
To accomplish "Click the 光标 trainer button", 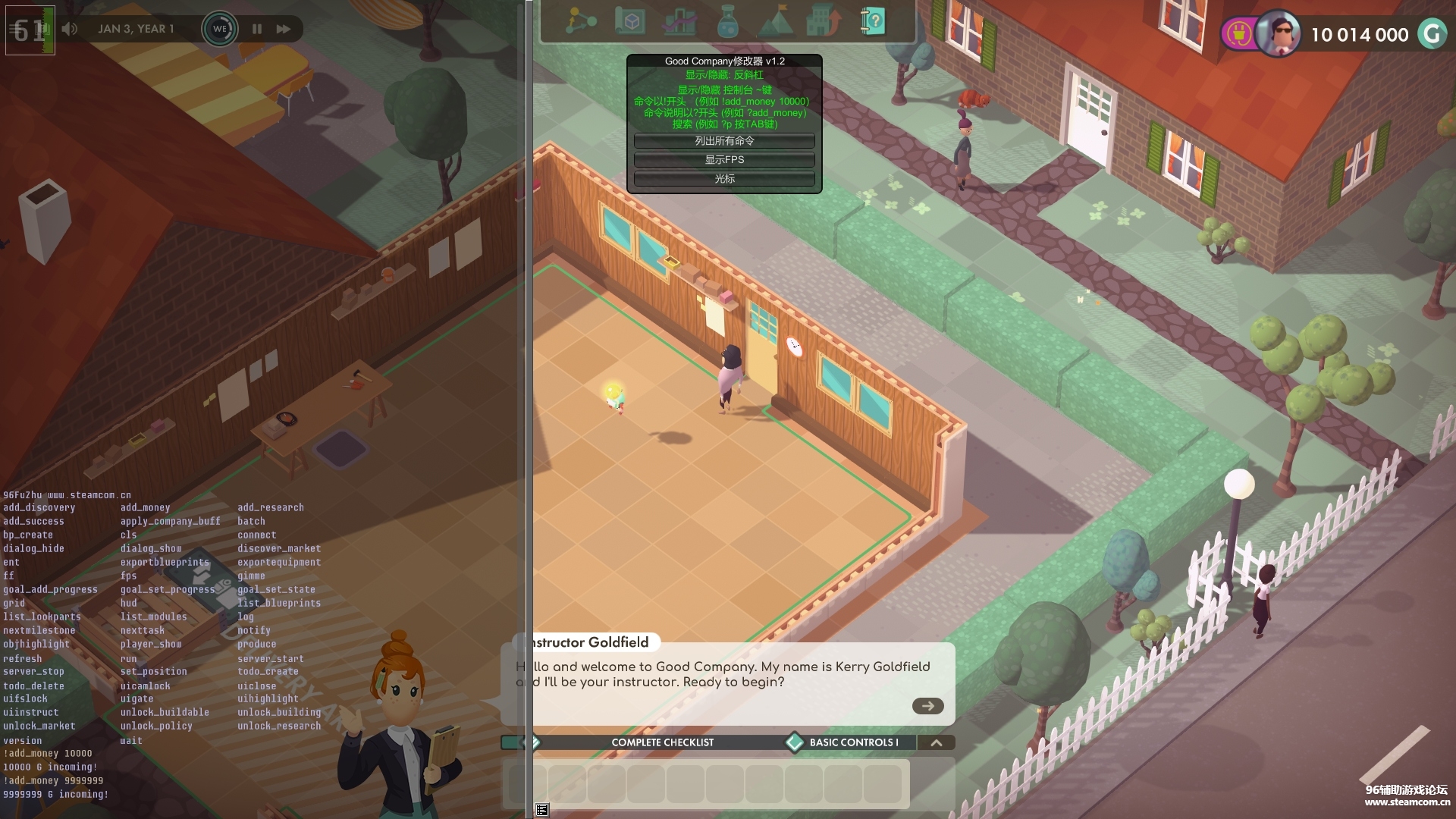I will point(724,179).
